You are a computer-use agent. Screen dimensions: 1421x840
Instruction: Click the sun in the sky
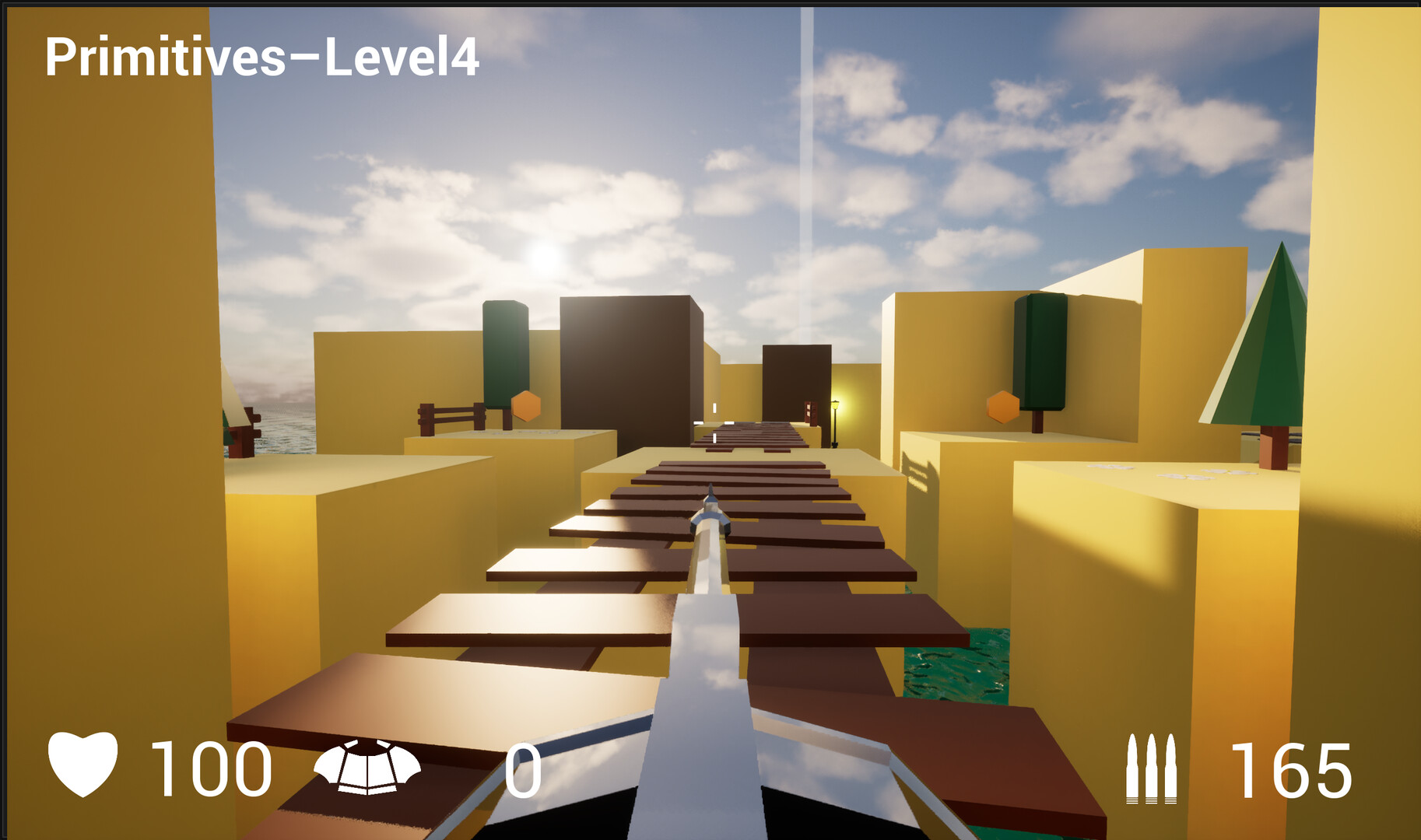coord(545,257)
